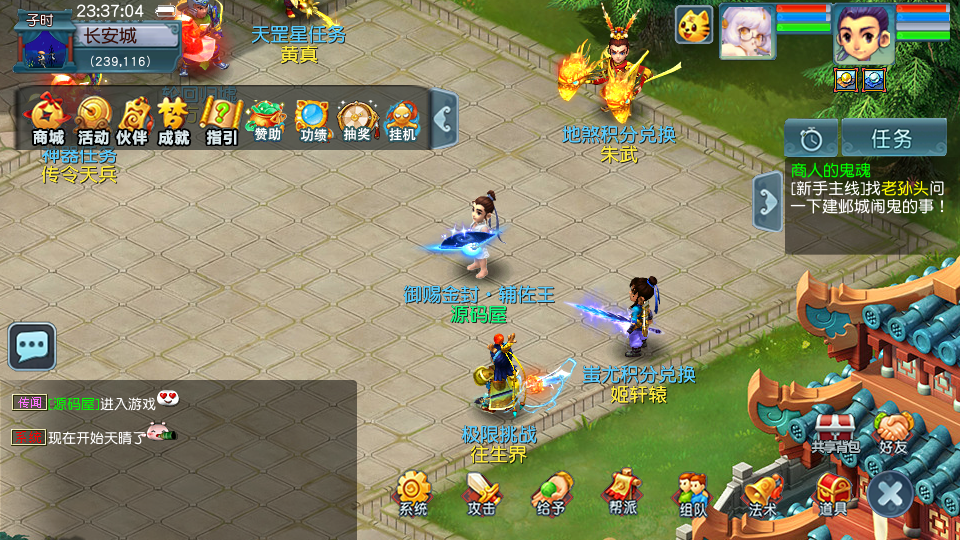Image resolution: width=960 pixels, height=540 pixels.
Task: Open the 组队 team menu
Action: point(692,493)
